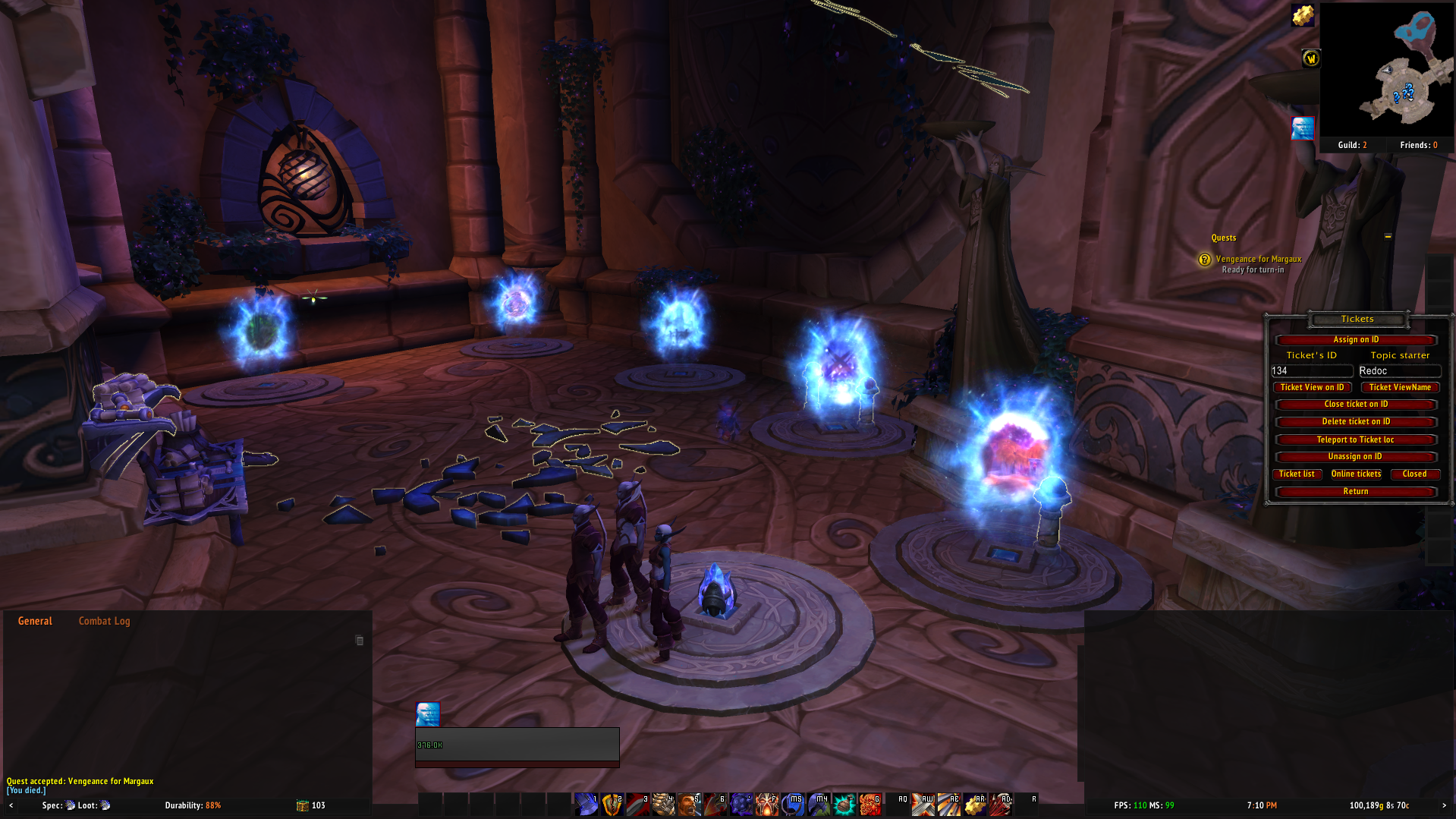Click the Assign on ID button
The width and height of the screenshot is (1456, 819).
click(1356, 340)
